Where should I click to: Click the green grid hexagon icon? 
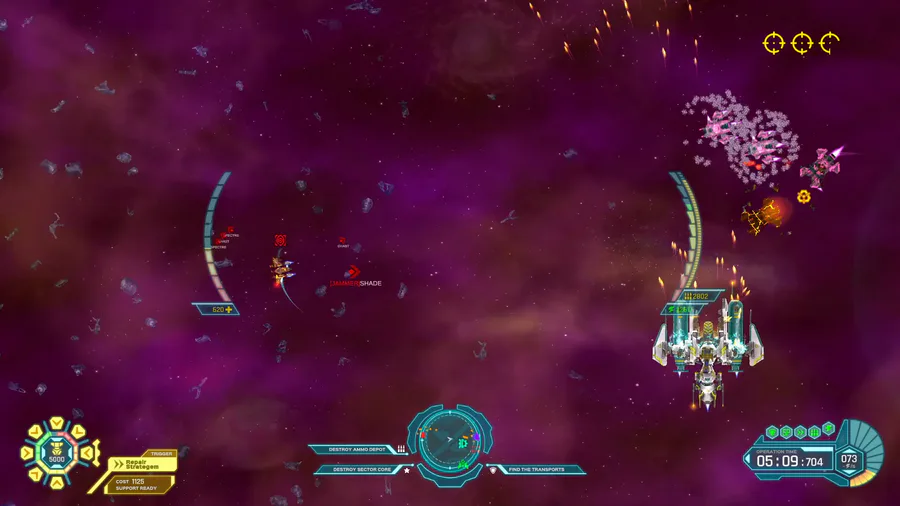[x=814, y=432]
